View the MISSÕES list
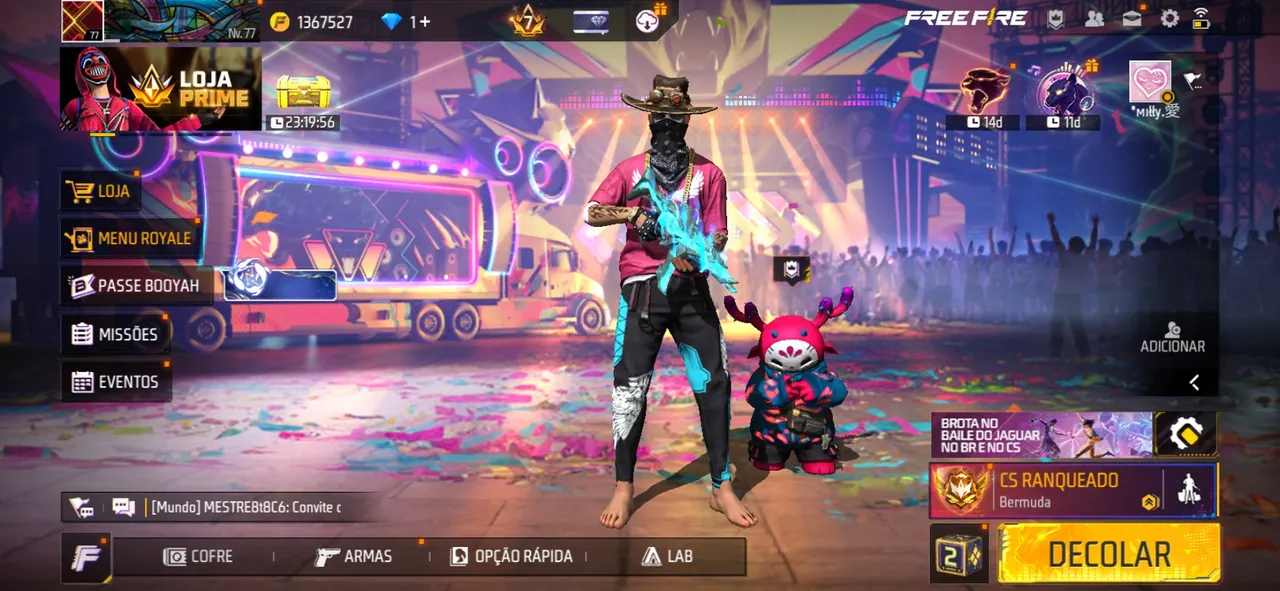 click(115, 334)
